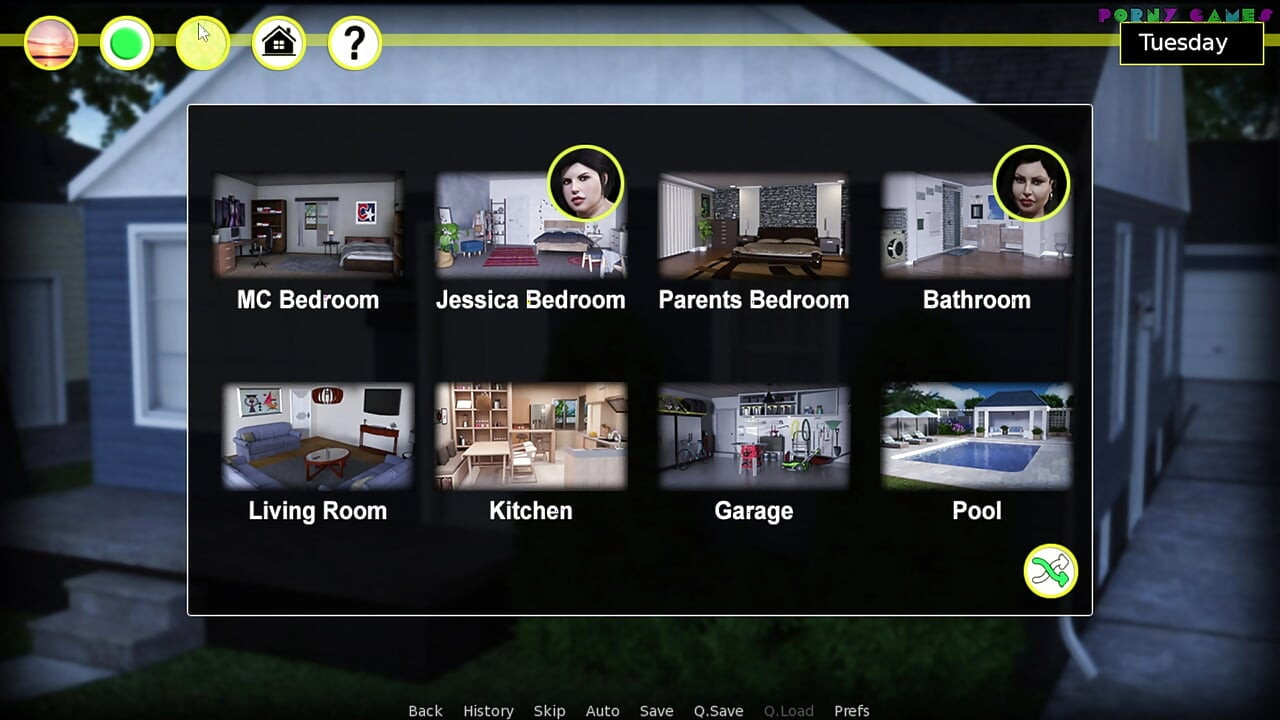
Task: Enable Auto advance
Action: click(602, 711)
